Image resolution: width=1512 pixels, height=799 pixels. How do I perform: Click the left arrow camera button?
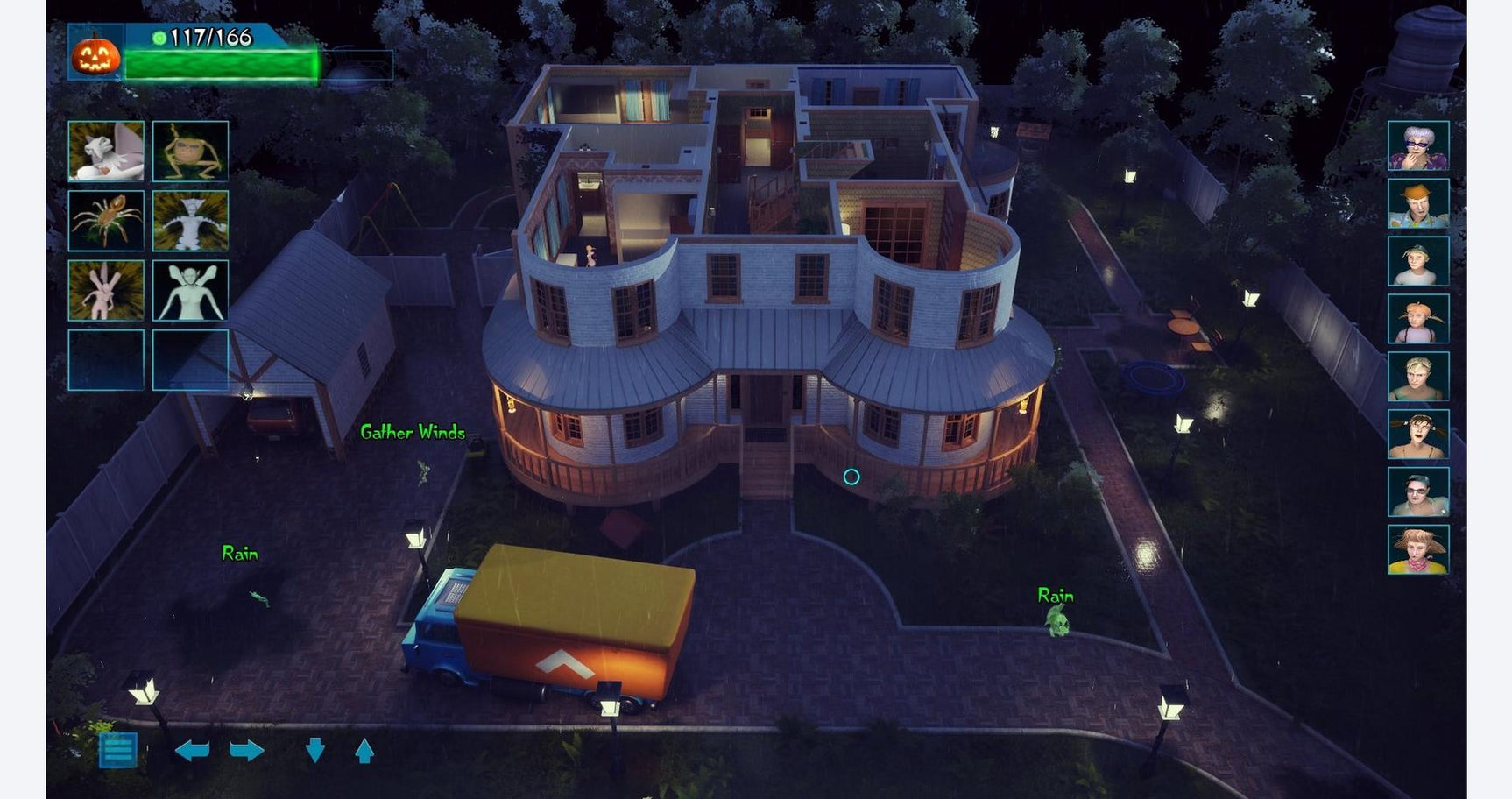pos(192,751)
